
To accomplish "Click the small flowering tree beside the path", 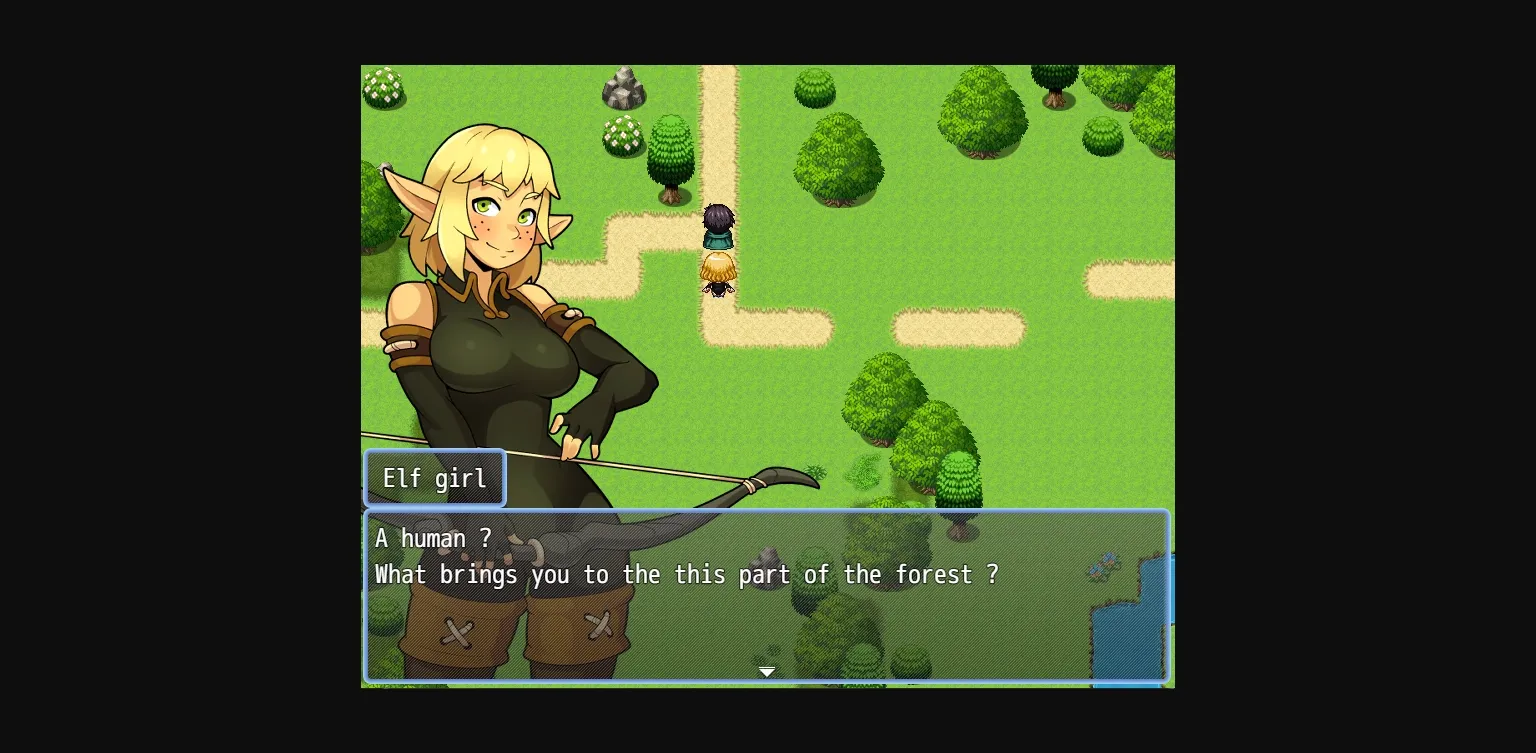I will coord(622,133).
